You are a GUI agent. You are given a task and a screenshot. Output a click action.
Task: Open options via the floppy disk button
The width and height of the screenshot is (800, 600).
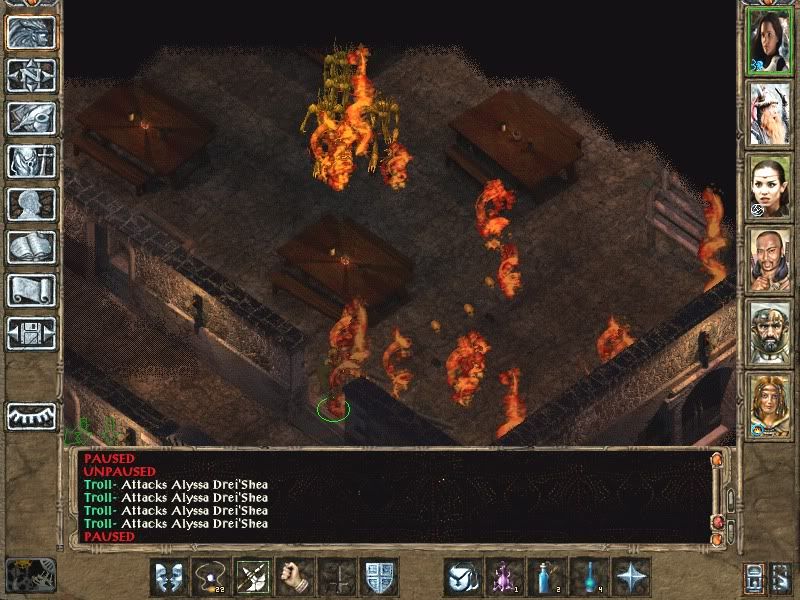tap(31, 333)
